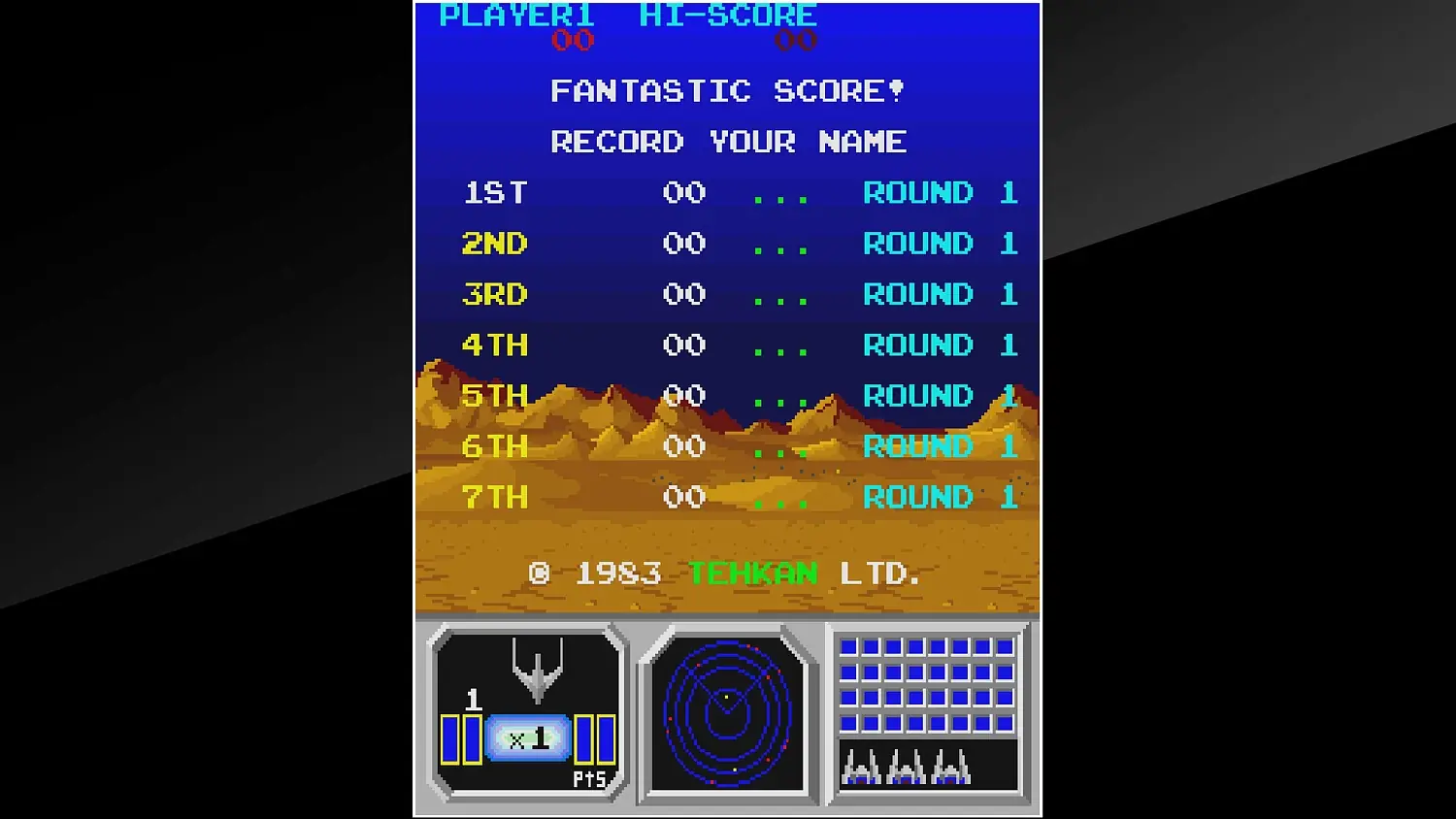
Task: Click the x1 multiplier badge
Action: (528, 737)
